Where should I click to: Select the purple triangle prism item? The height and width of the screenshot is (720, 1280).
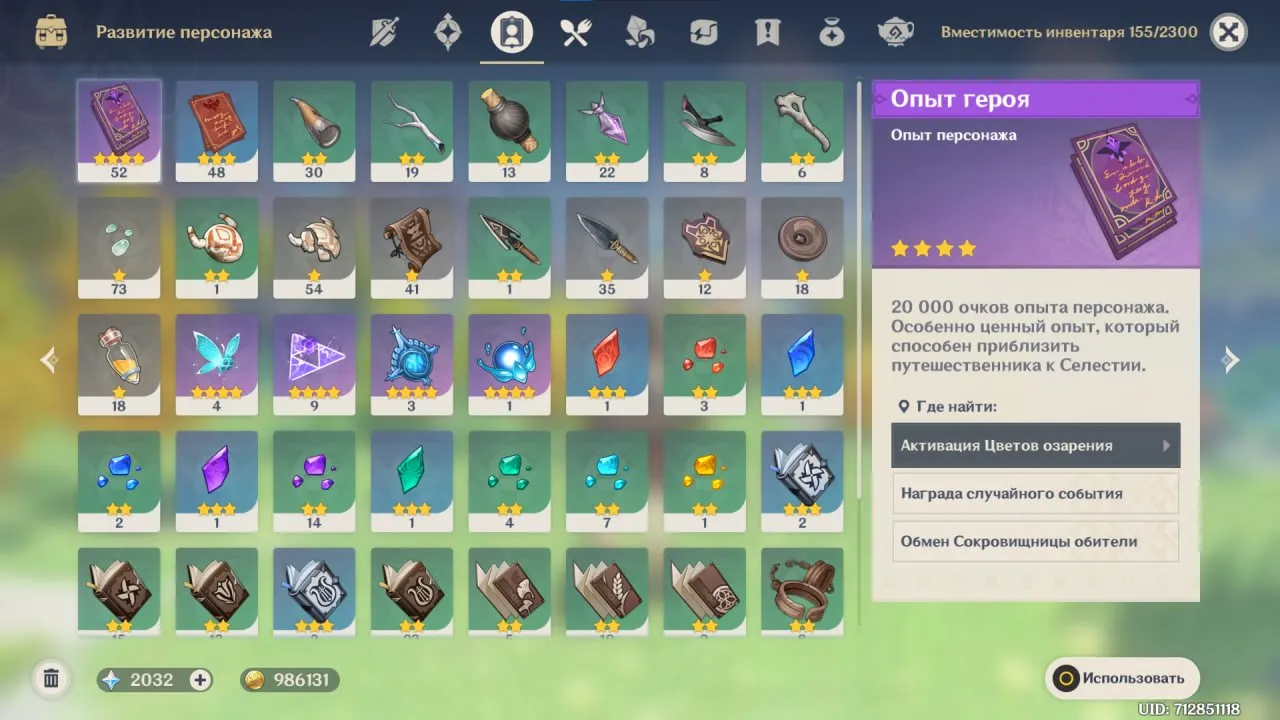pos(314,364)
